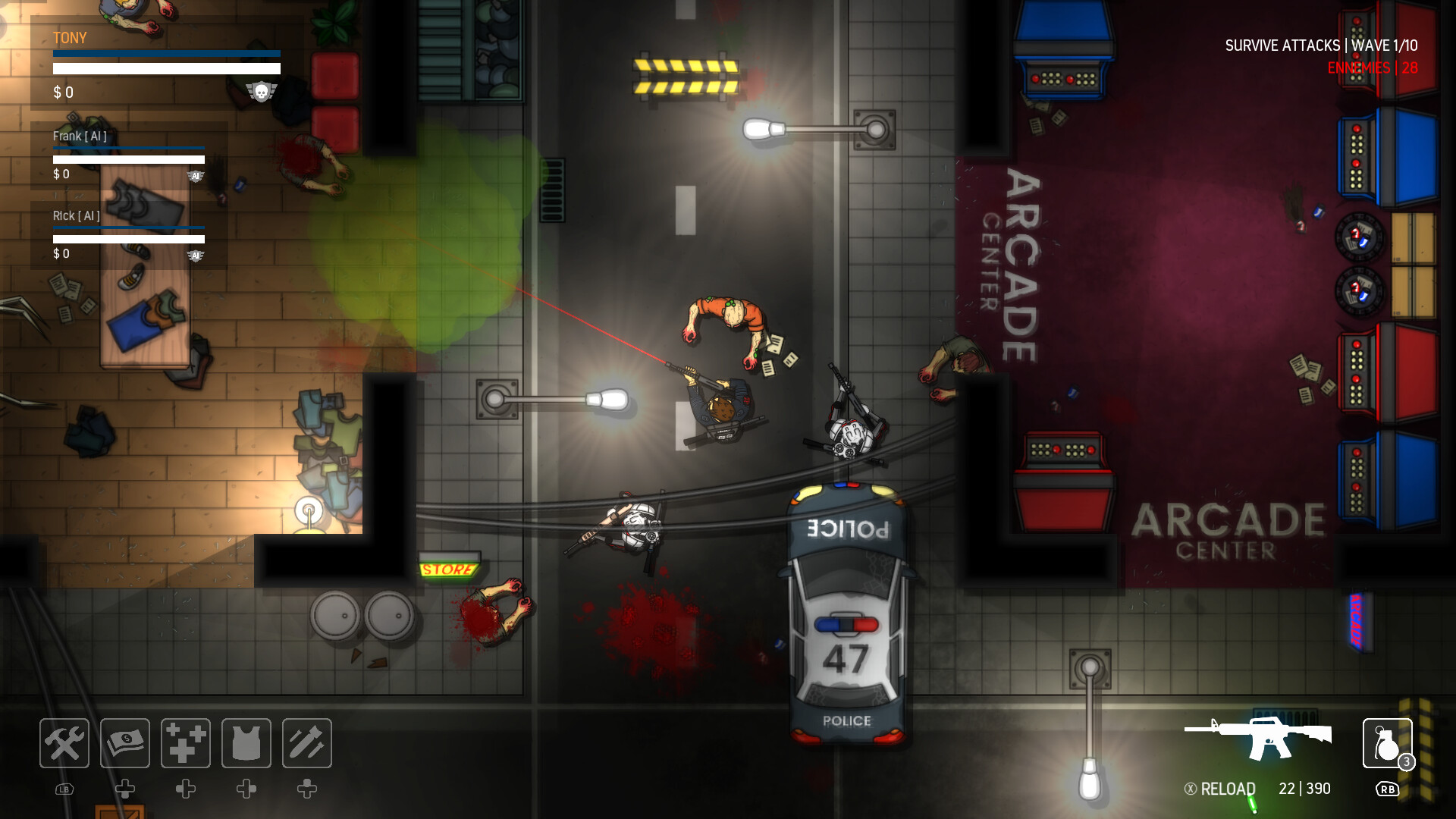Click Frank's health bar

127,149
